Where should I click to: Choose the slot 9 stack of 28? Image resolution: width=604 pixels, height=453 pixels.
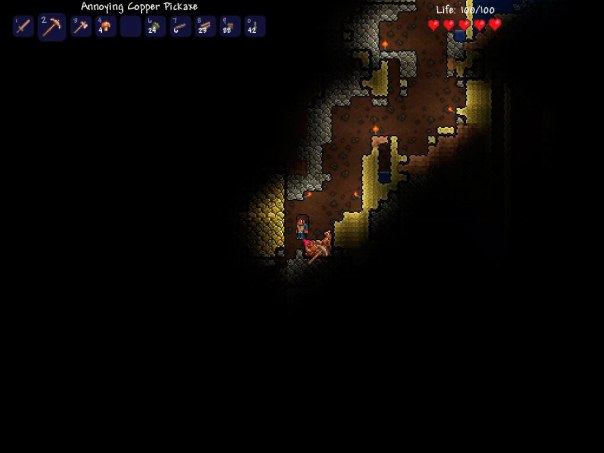(x=230, y=27)
